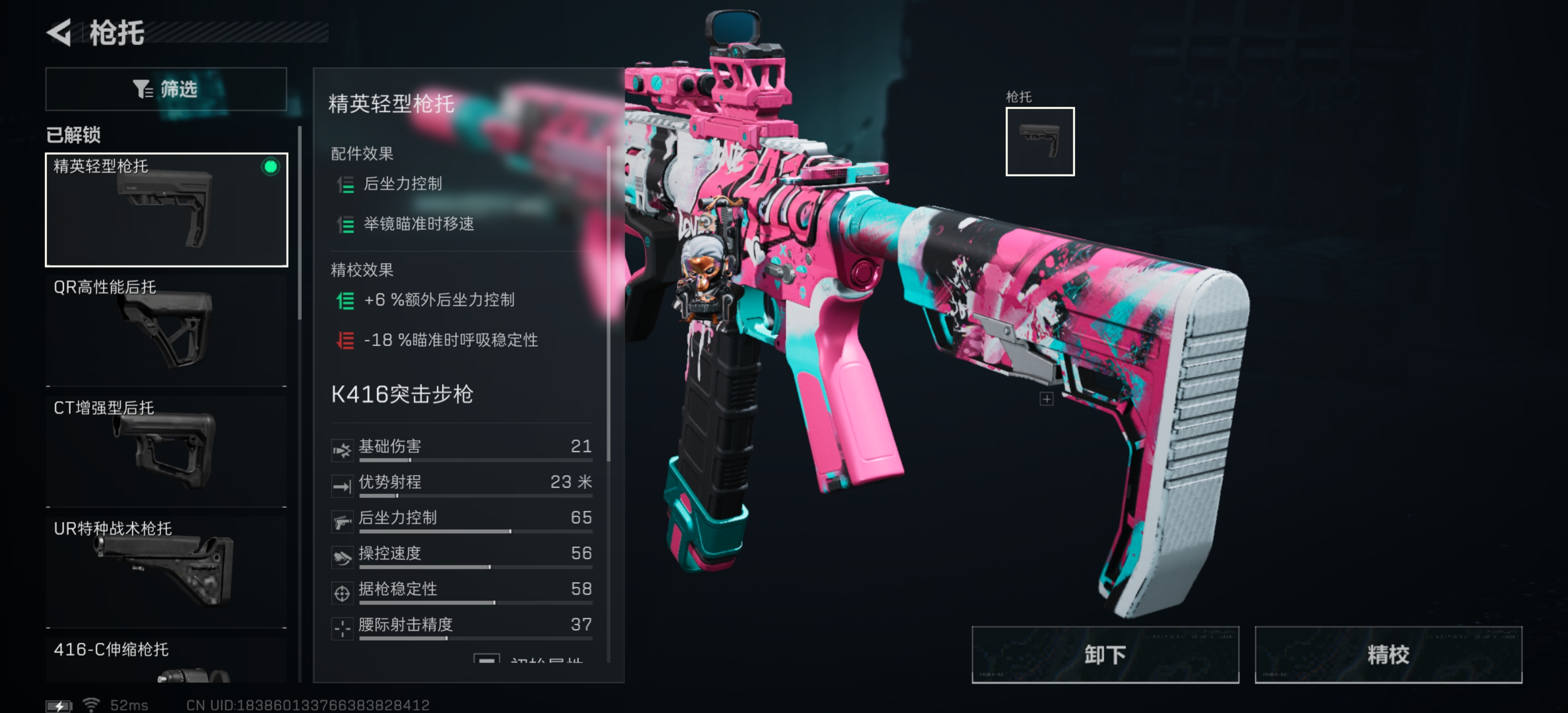Open the 筛选 filter button
The height and width of the screenshot is (713, 1568).
166,89
